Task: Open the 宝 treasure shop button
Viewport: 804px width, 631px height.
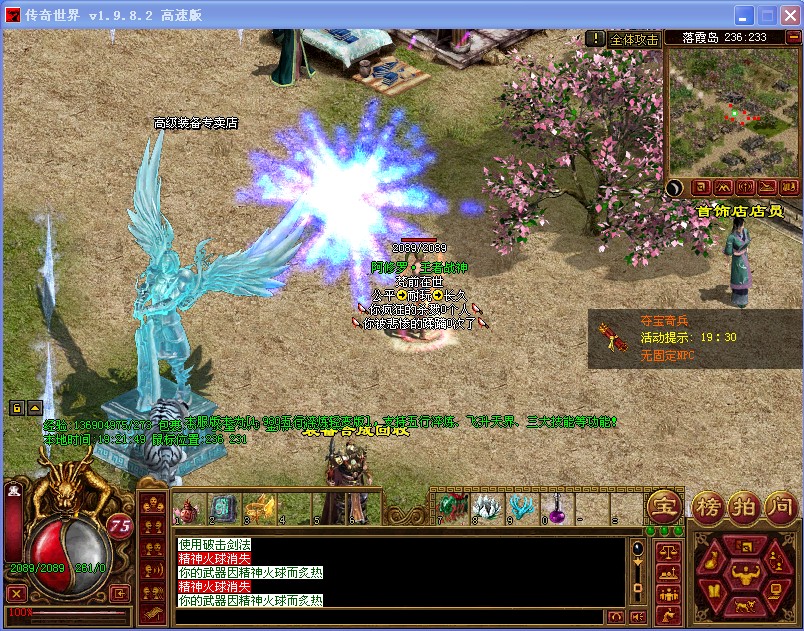Action: 663,506
